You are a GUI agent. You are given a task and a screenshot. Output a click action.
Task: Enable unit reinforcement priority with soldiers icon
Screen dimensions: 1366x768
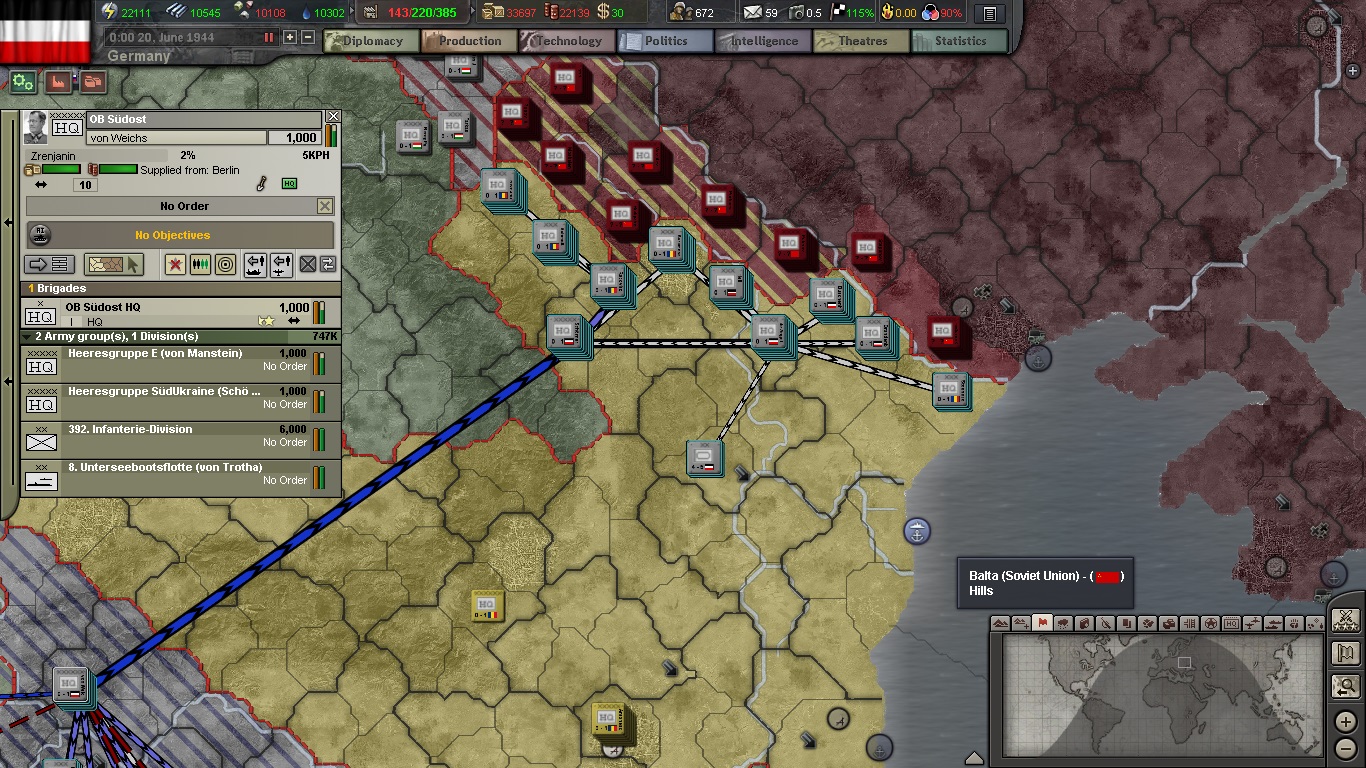click(199, 264)
